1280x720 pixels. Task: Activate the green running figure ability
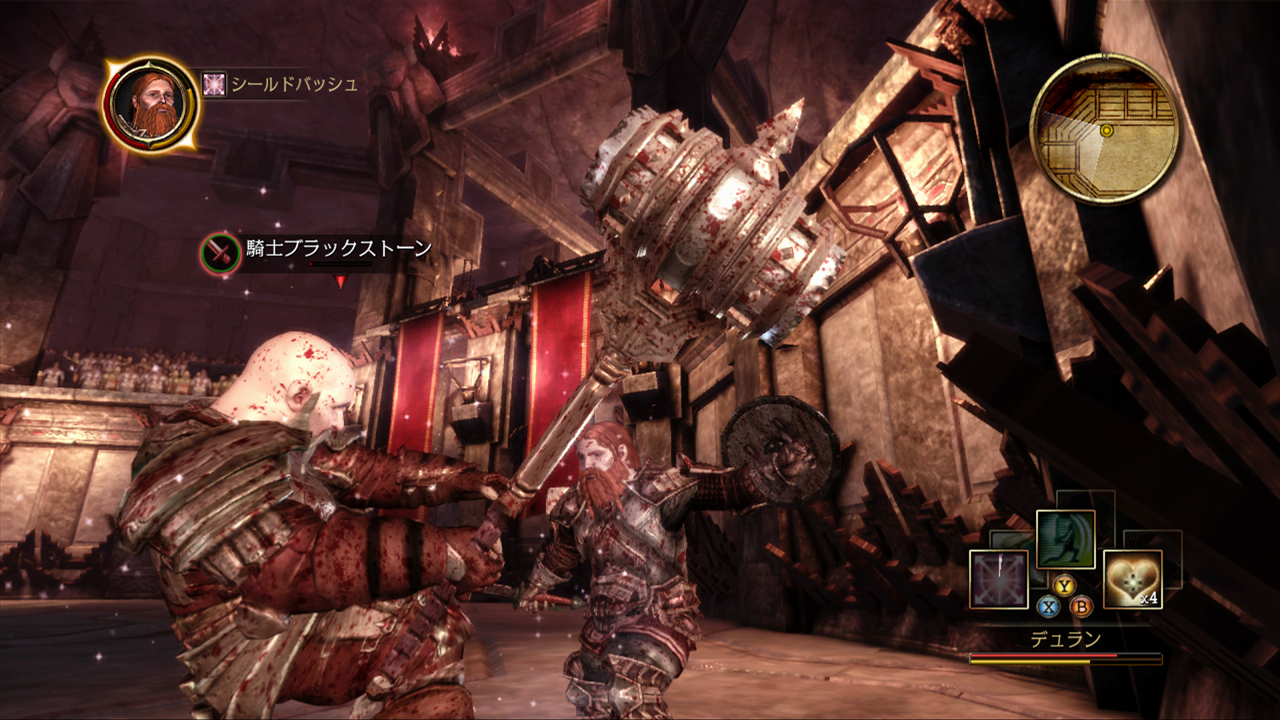[1065, 539]
